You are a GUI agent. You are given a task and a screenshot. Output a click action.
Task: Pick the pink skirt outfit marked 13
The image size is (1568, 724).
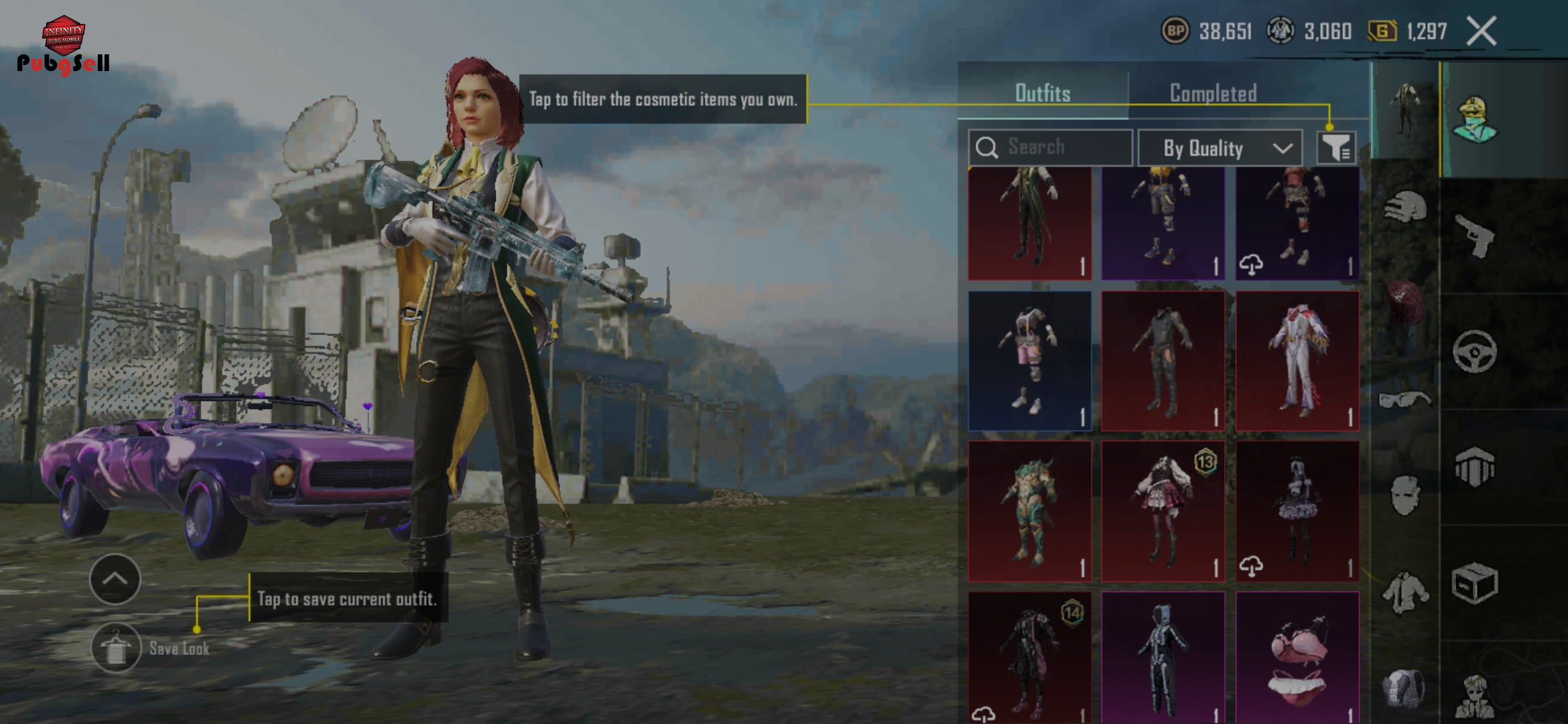click(1163, 511)
